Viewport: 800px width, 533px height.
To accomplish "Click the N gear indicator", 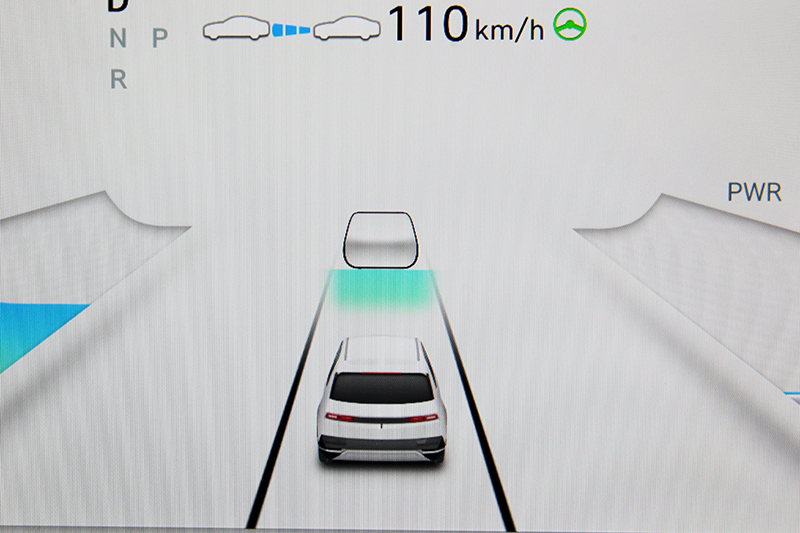I will coord(118,40).
